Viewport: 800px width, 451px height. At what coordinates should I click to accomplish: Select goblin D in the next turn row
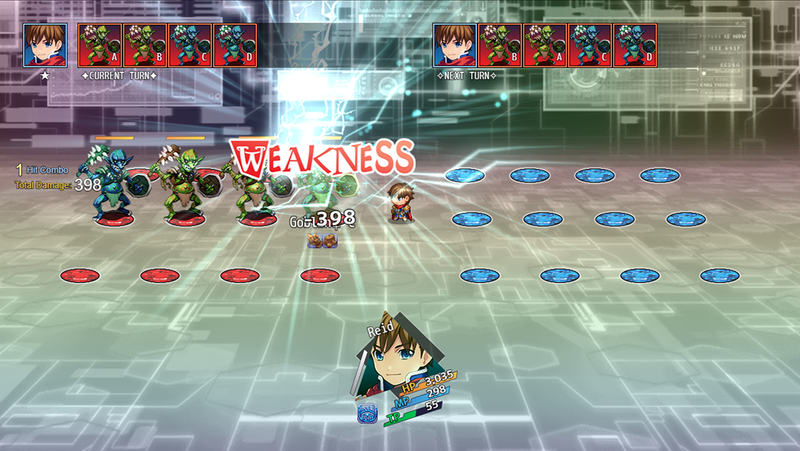[x=635, y=45]
